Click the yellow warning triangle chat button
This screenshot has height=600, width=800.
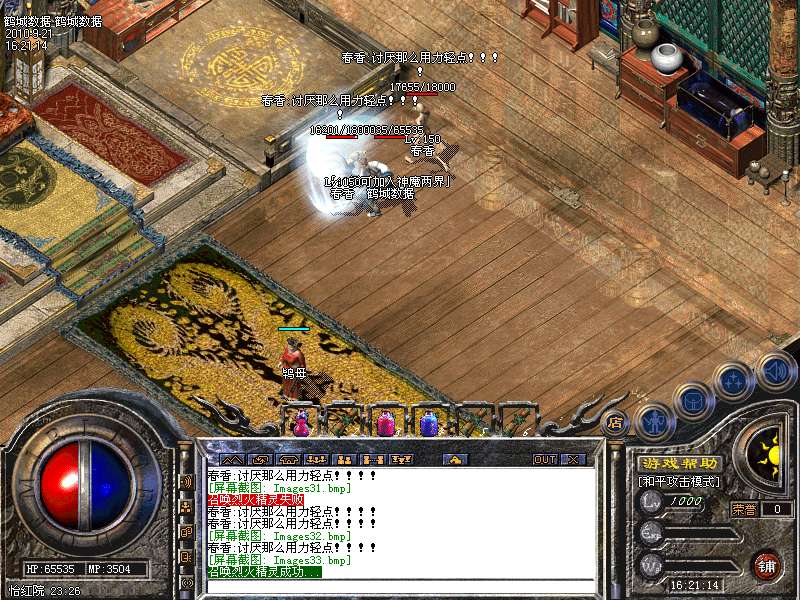(x=455, y=459)
